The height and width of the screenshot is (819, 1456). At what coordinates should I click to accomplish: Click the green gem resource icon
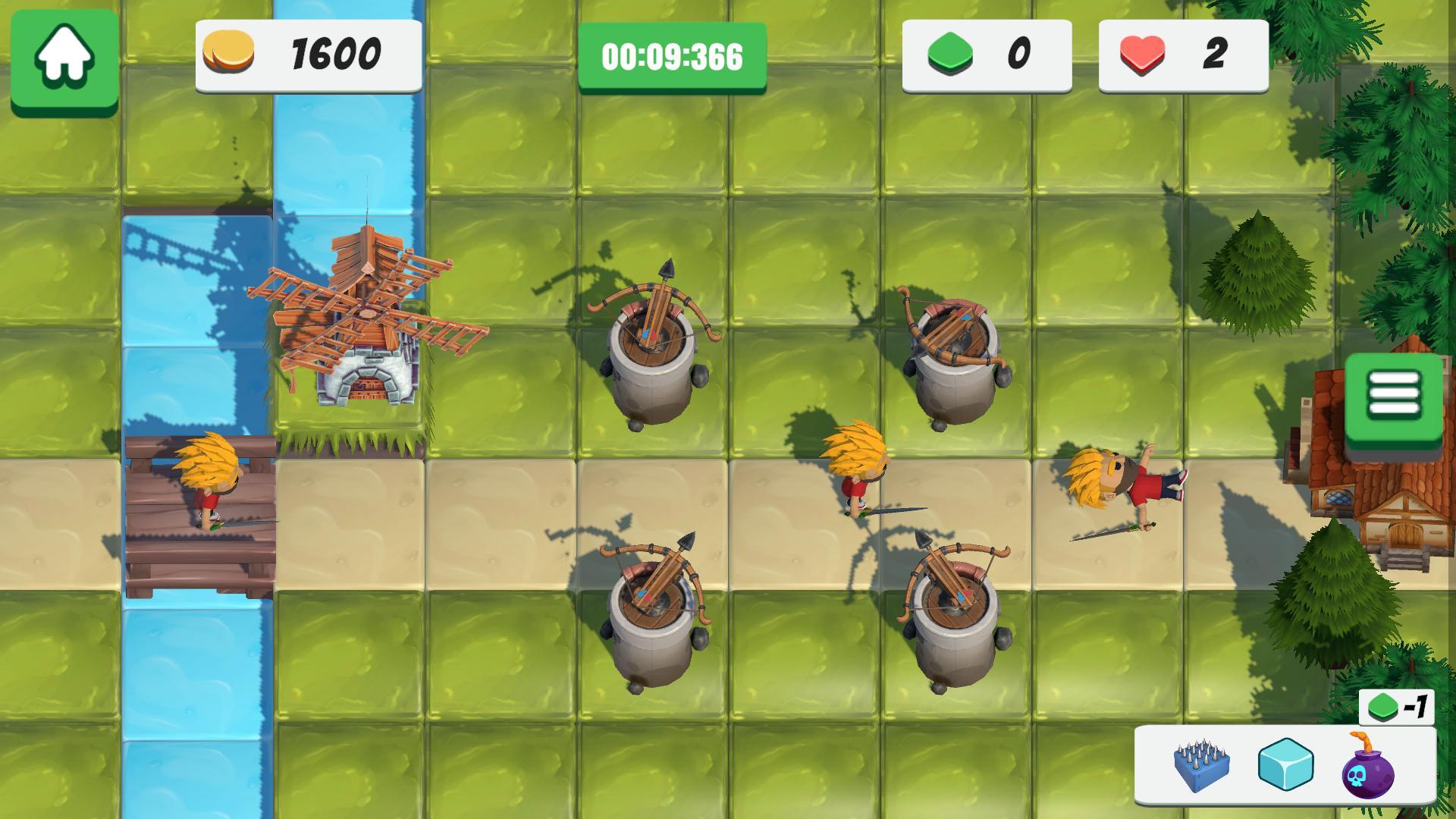click(x=950, y=53)
